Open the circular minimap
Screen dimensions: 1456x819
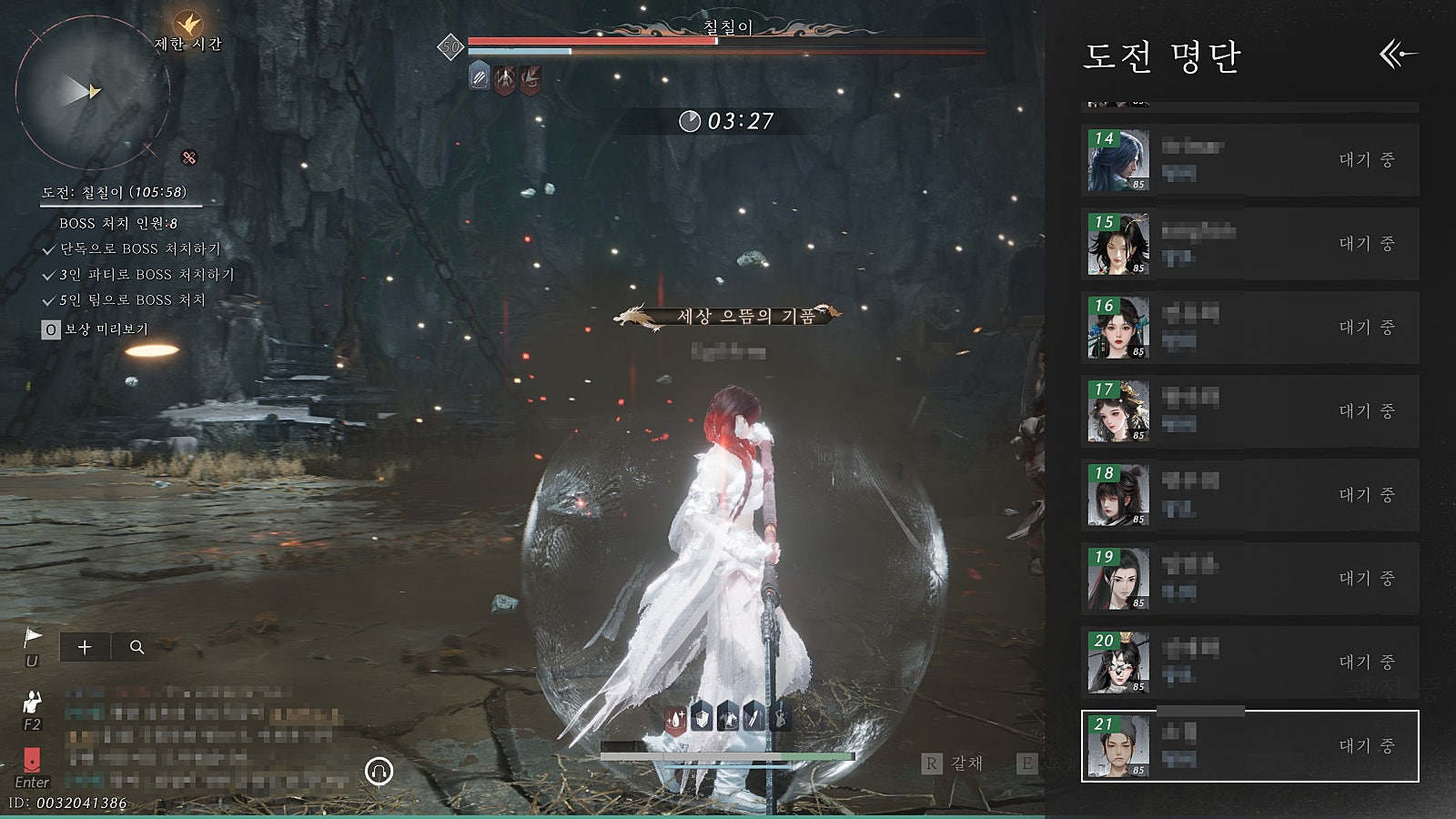tap(91, 91)
